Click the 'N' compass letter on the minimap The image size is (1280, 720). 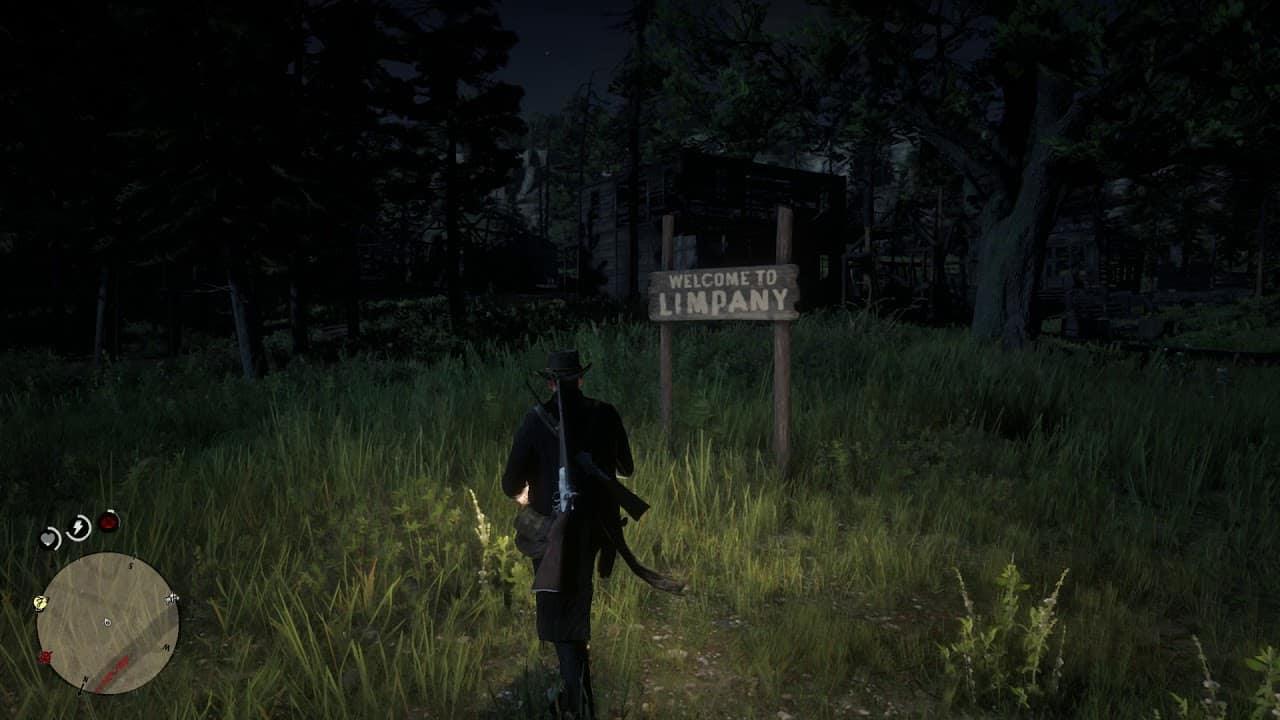[x=85, y=679]
